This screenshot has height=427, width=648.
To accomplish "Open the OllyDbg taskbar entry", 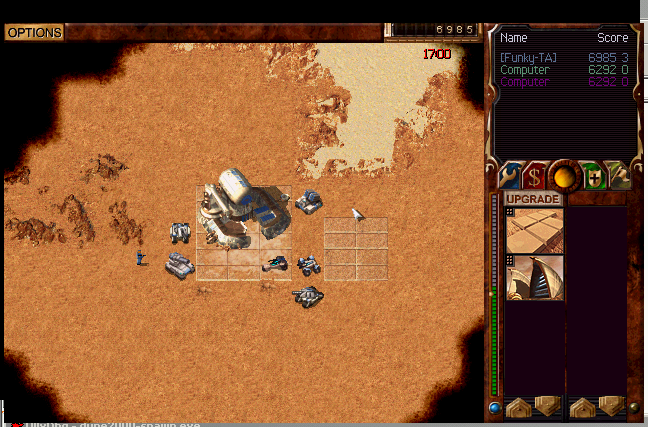I will 40,423.
